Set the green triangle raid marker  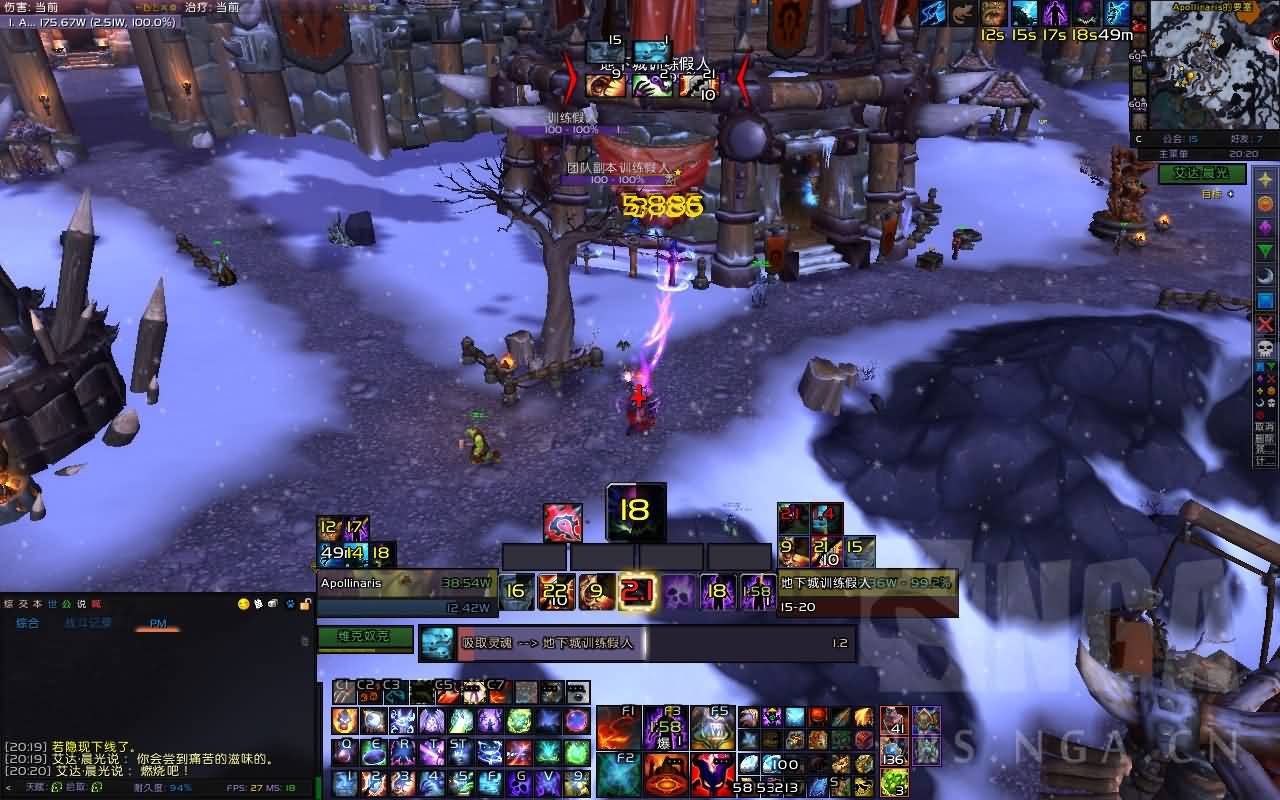(x=1265, y=251)
